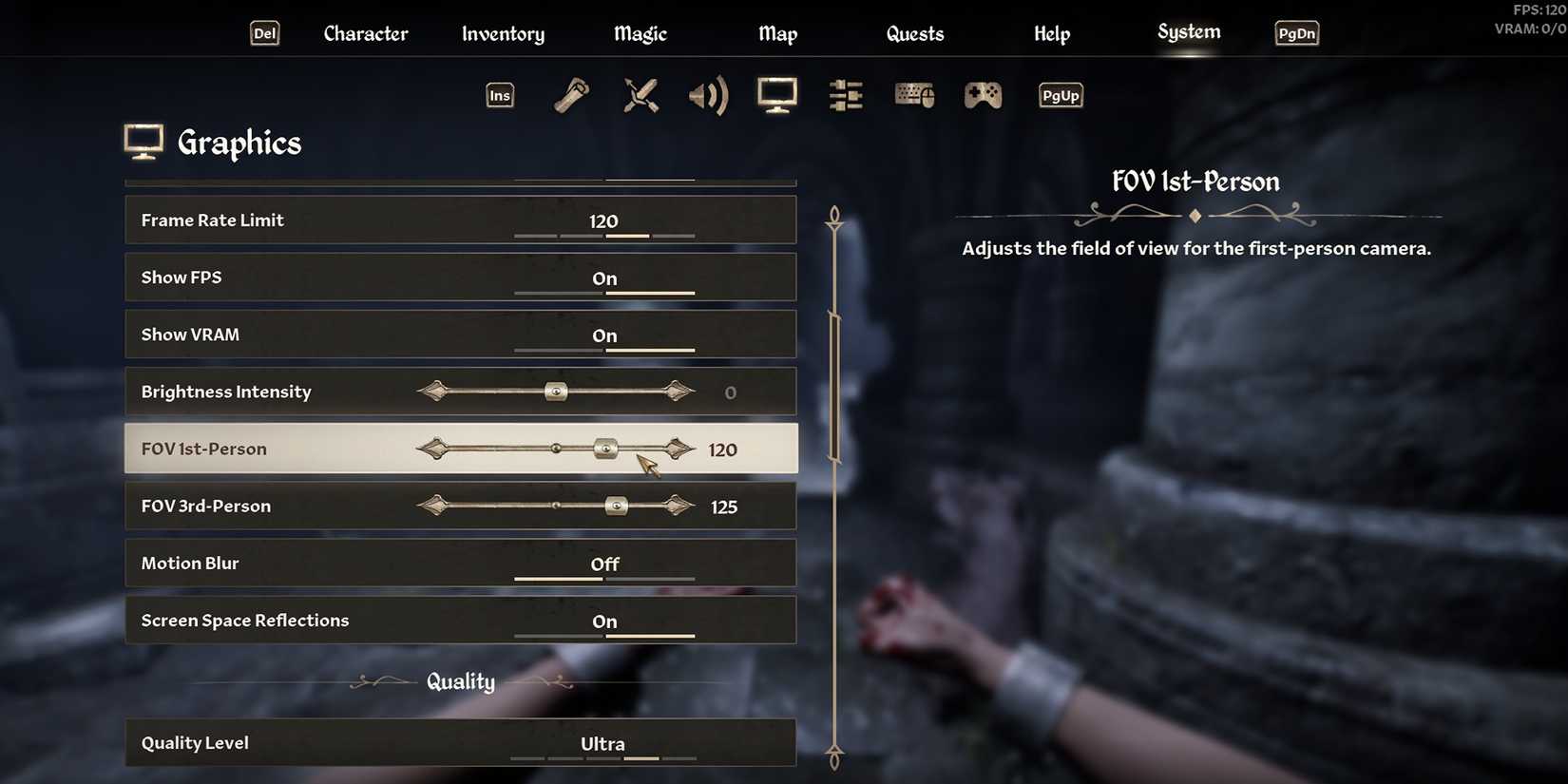Open keyboard and mouse bindings icon
The width and height of the screenshot is (1568, 784).
[913, 95]
